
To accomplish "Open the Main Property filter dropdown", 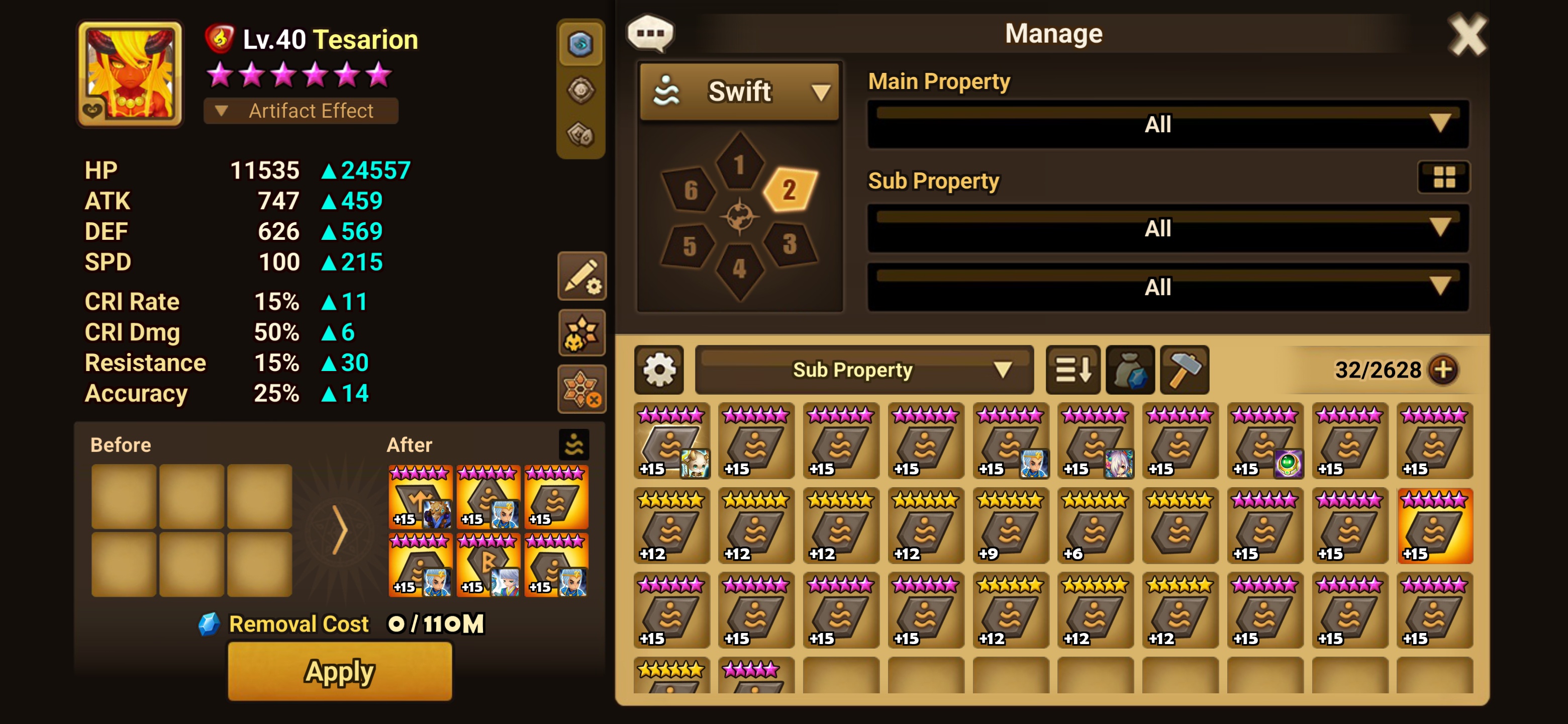I will click(1167, 124).
